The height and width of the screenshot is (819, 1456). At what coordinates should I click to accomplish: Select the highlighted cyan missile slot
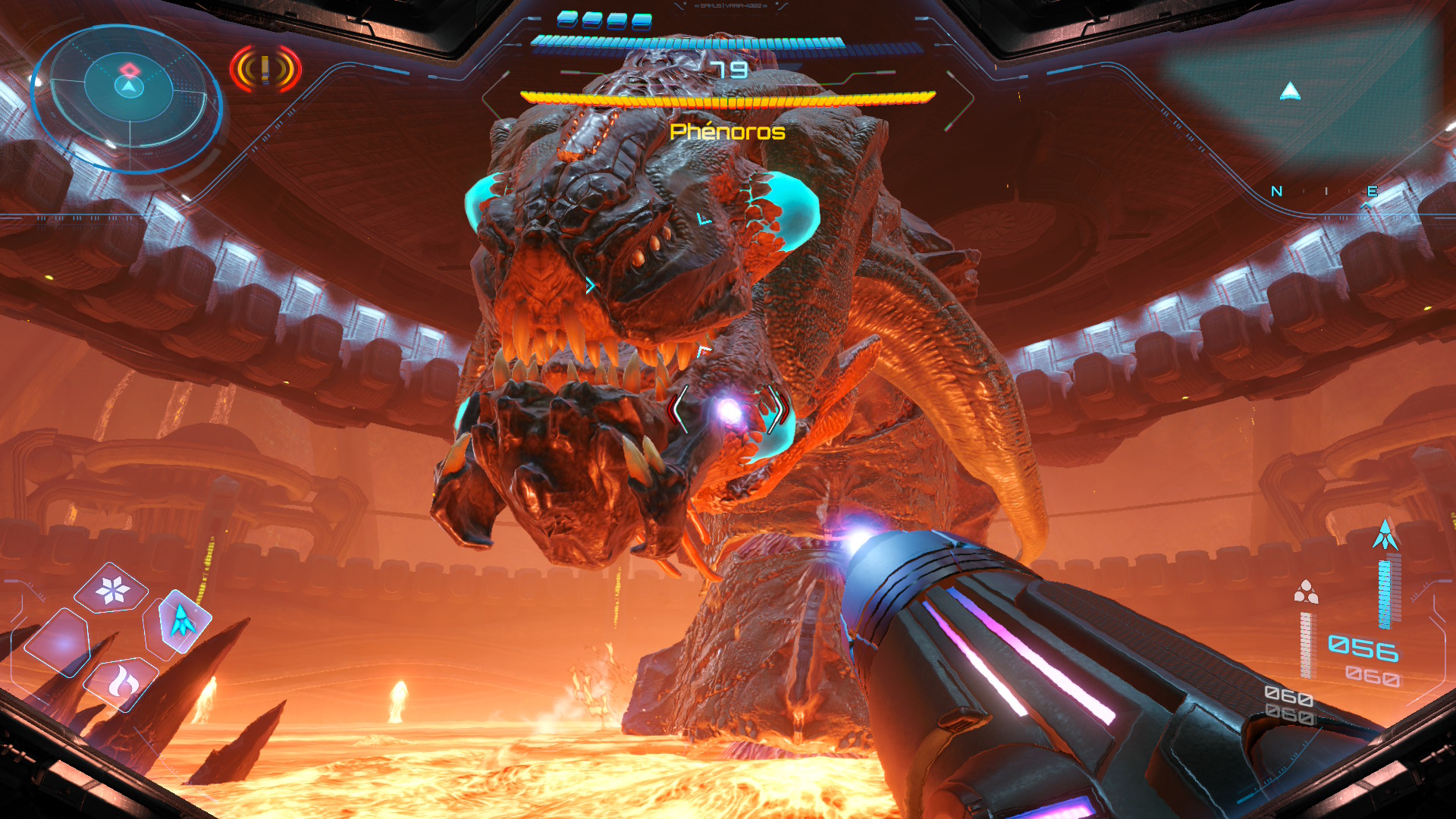pos(182,622)
